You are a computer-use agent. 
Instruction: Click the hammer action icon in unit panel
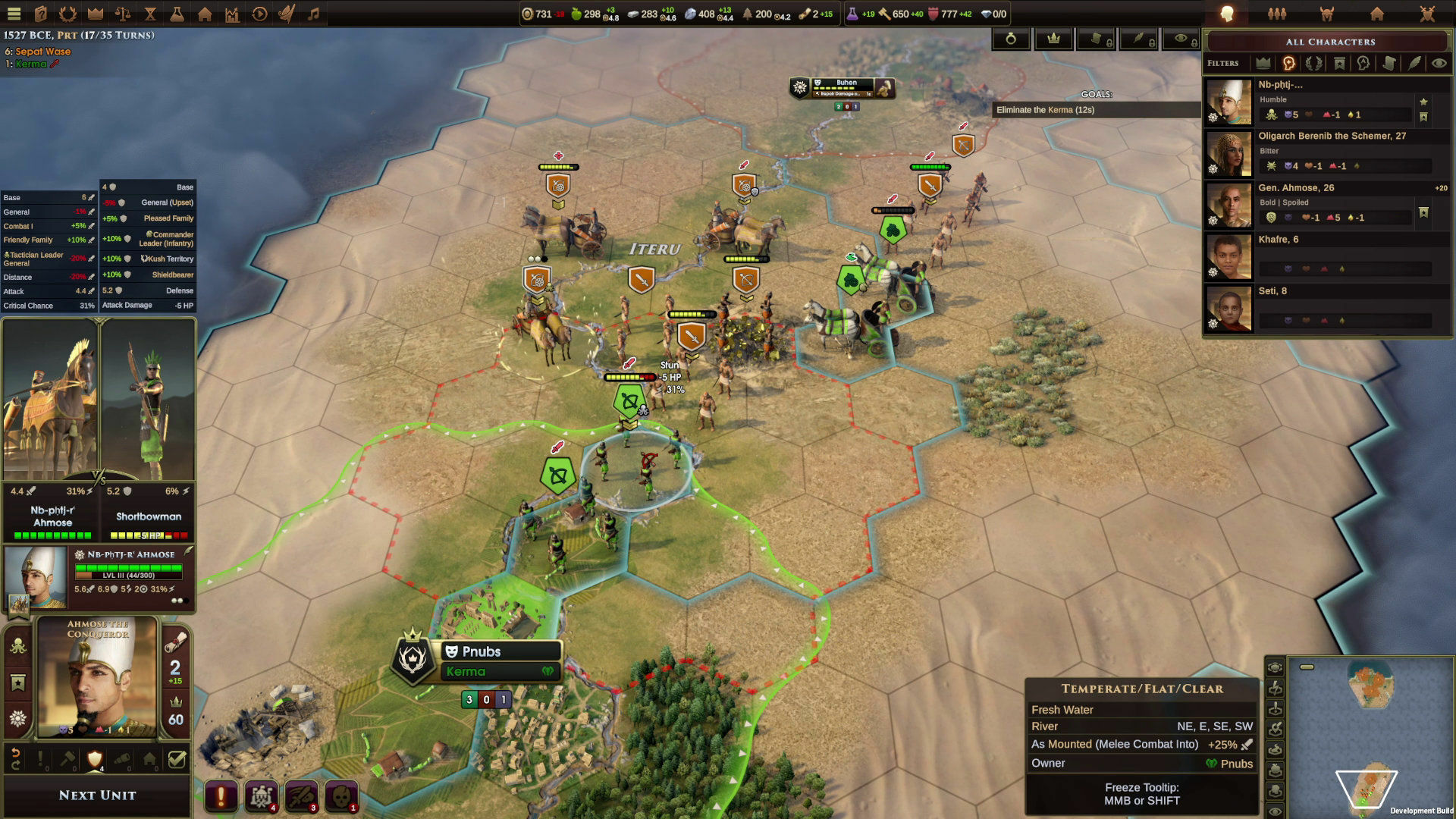[x=67, y=758]
